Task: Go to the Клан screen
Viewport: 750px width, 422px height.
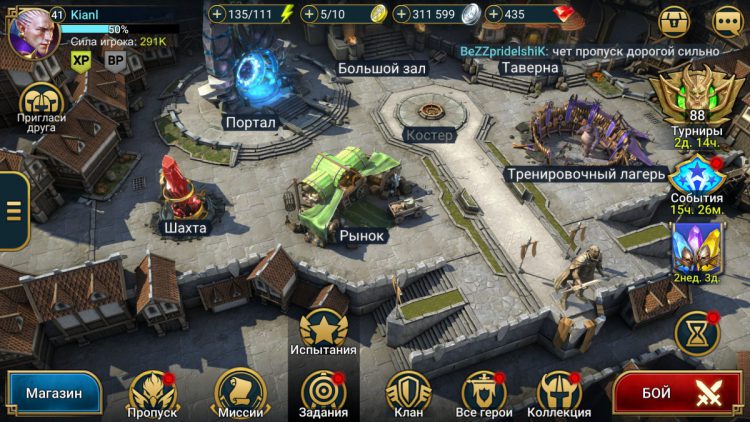Action: [408, 391]
